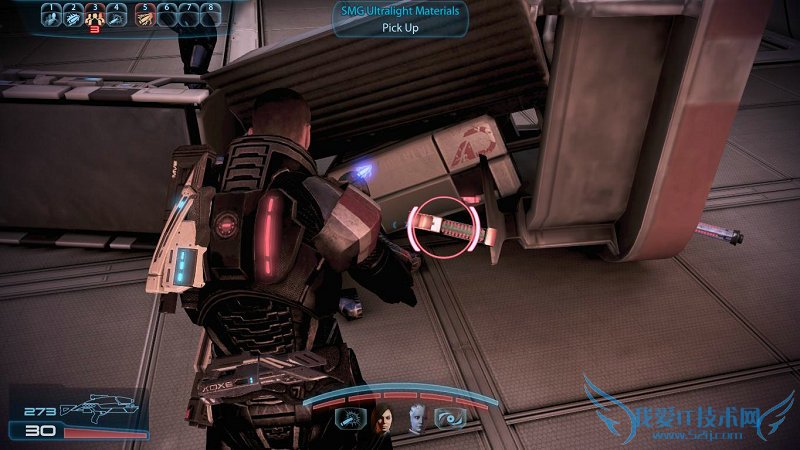Screen dimensions: 800x450
Task: Activate the quick slot 4 power
Action: click(117, 16)
